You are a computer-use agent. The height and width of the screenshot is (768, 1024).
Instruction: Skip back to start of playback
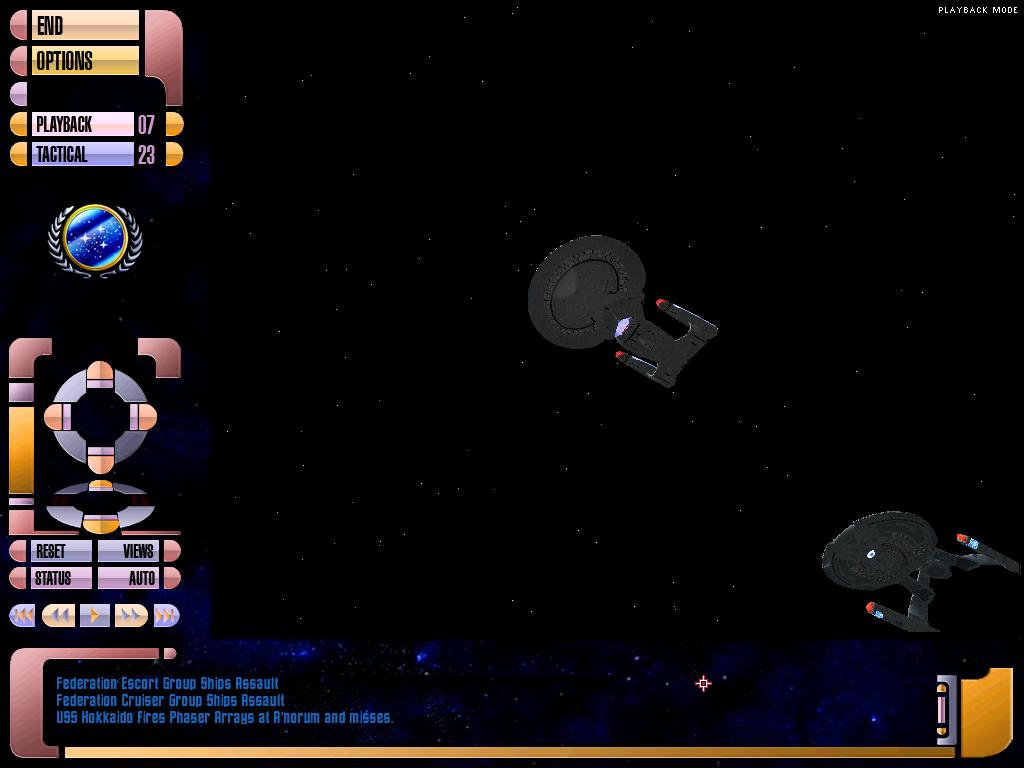(x=23, y=616)
